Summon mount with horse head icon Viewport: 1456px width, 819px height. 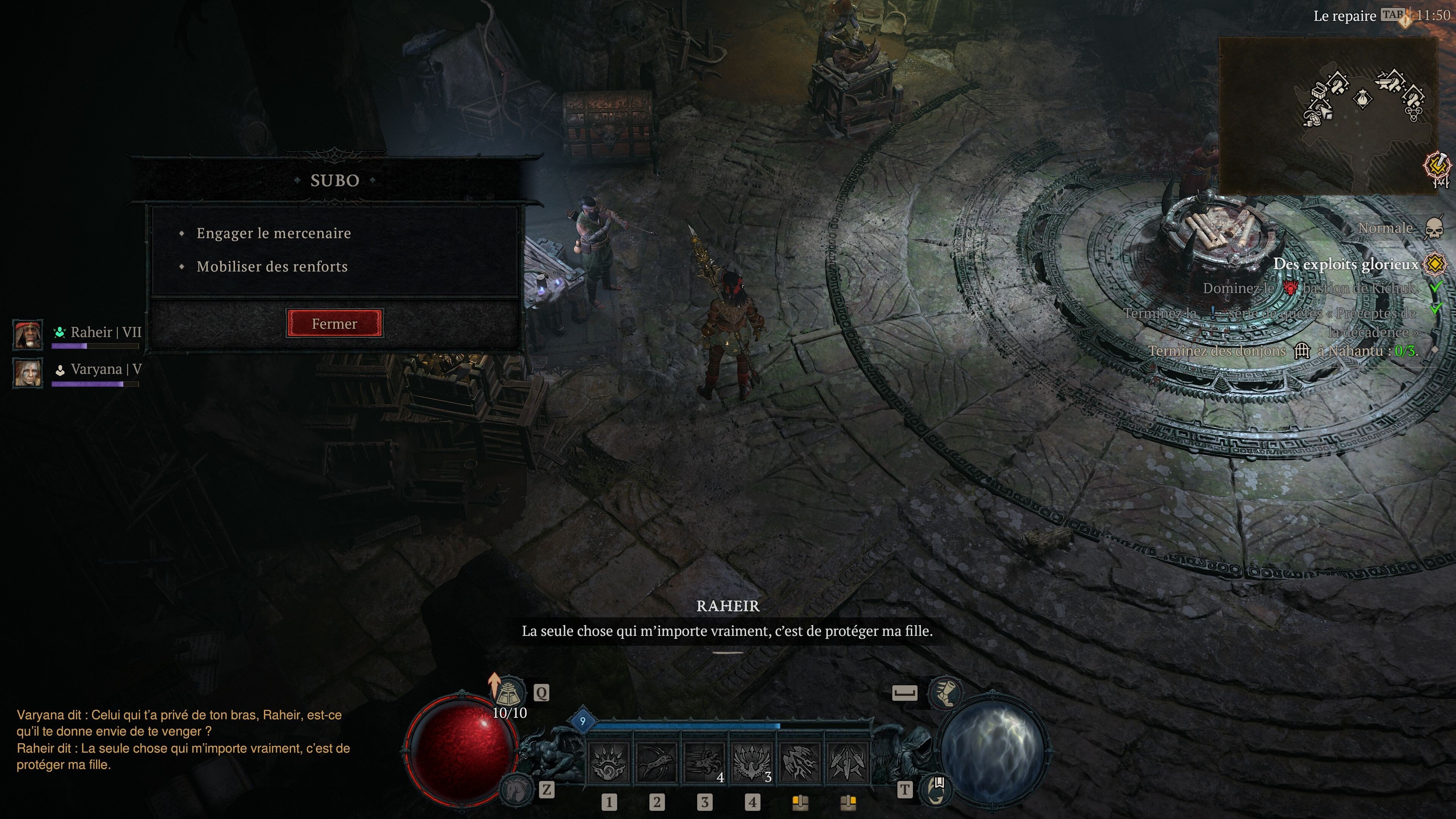tap(516, 789)
